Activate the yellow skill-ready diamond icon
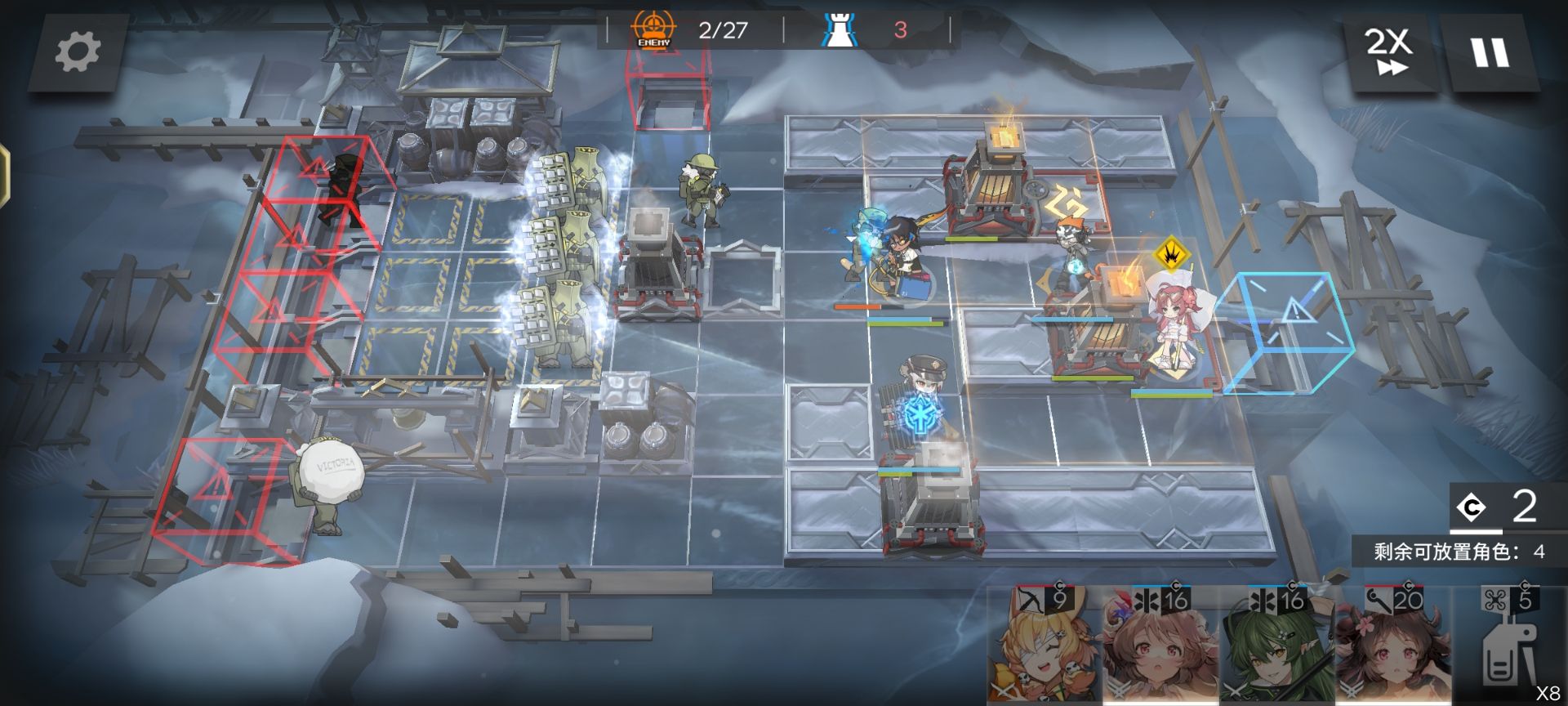The width and height of the screenshot is (1568, 706). [x=1170, y=253]
